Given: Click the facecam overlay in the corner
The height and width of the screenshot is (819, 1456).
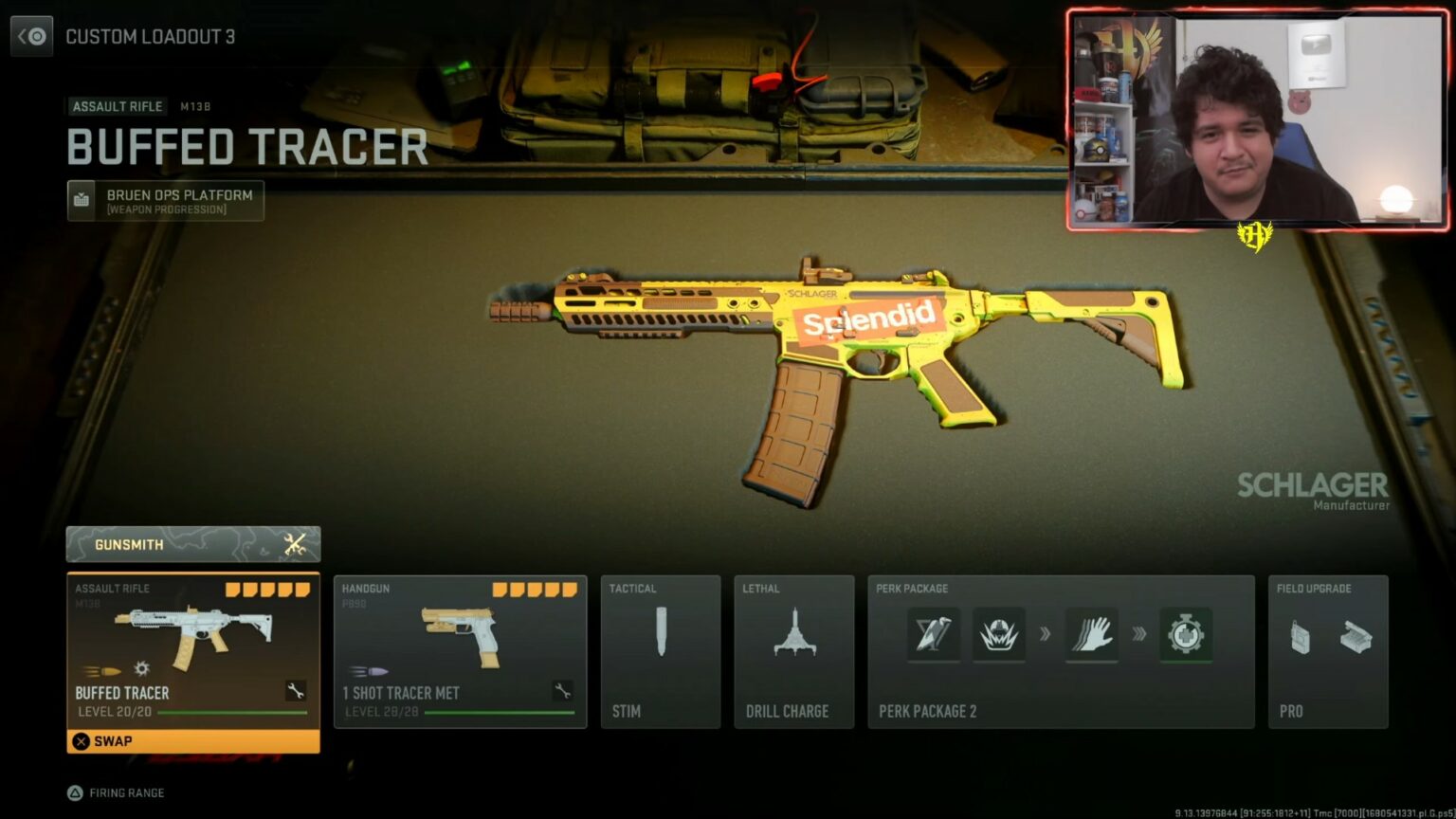Looking at the screenshot, I should (x=1258, y=116).
